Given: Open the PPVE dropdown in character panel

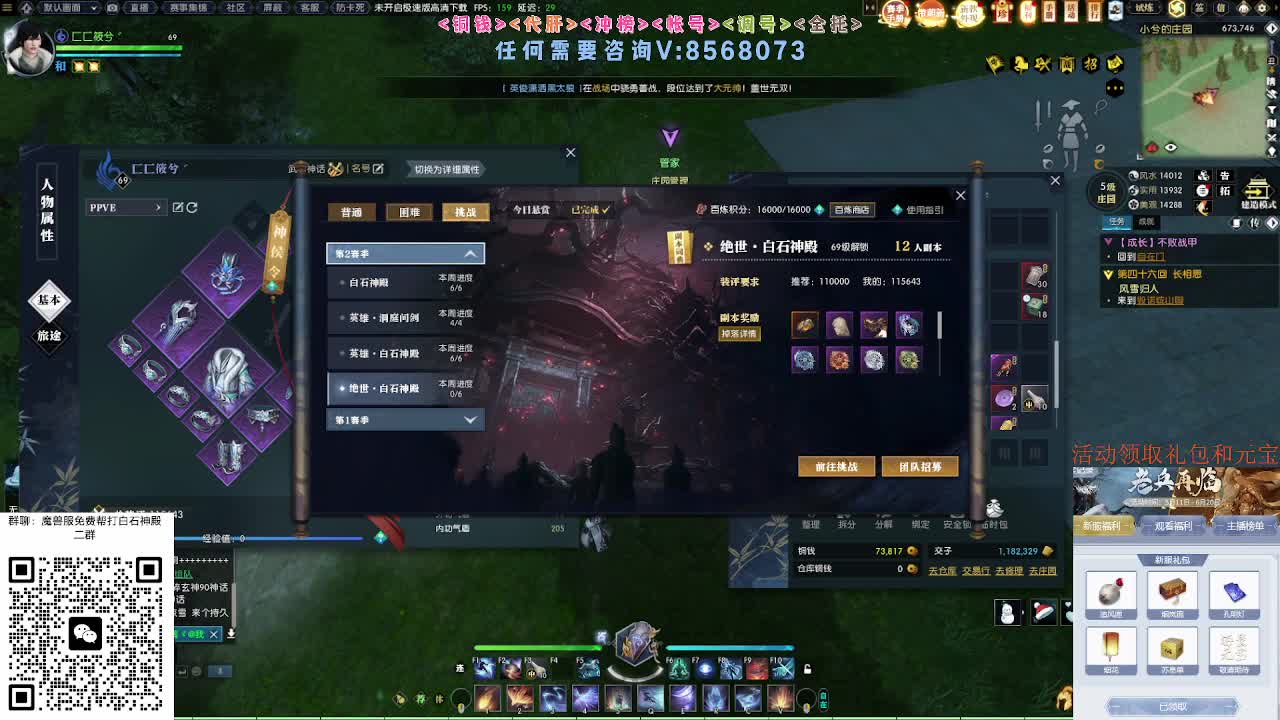Looking at the screenshot, I should (125, 206).
